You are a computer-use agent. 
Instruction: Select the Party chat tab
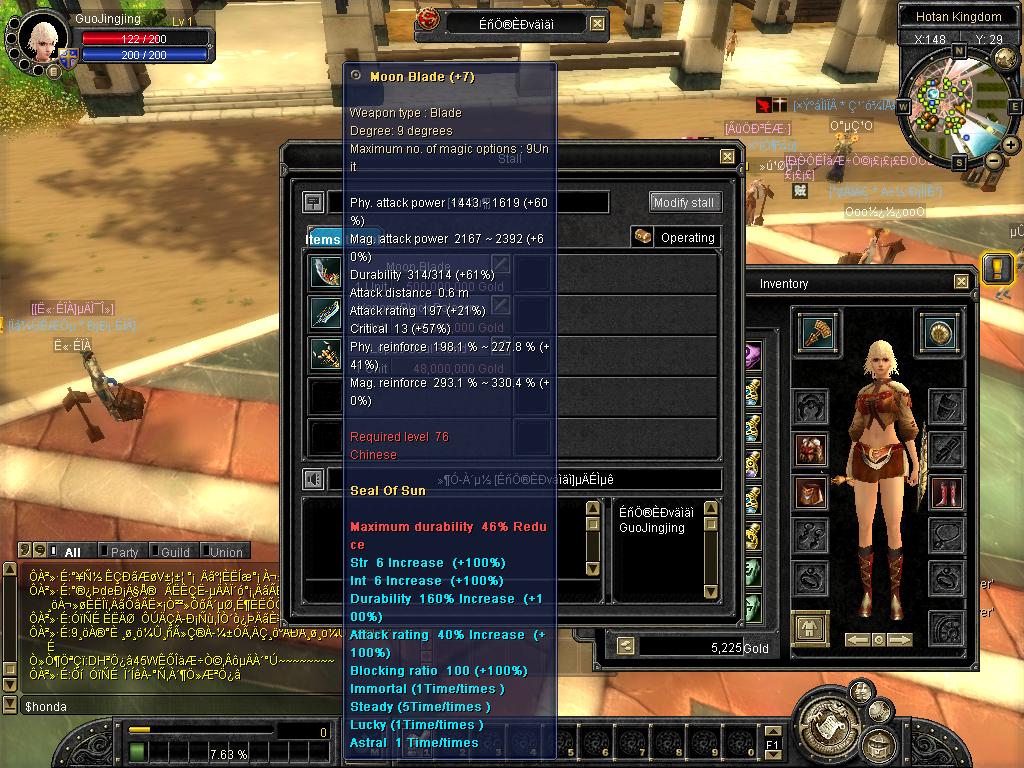(123, 551)
